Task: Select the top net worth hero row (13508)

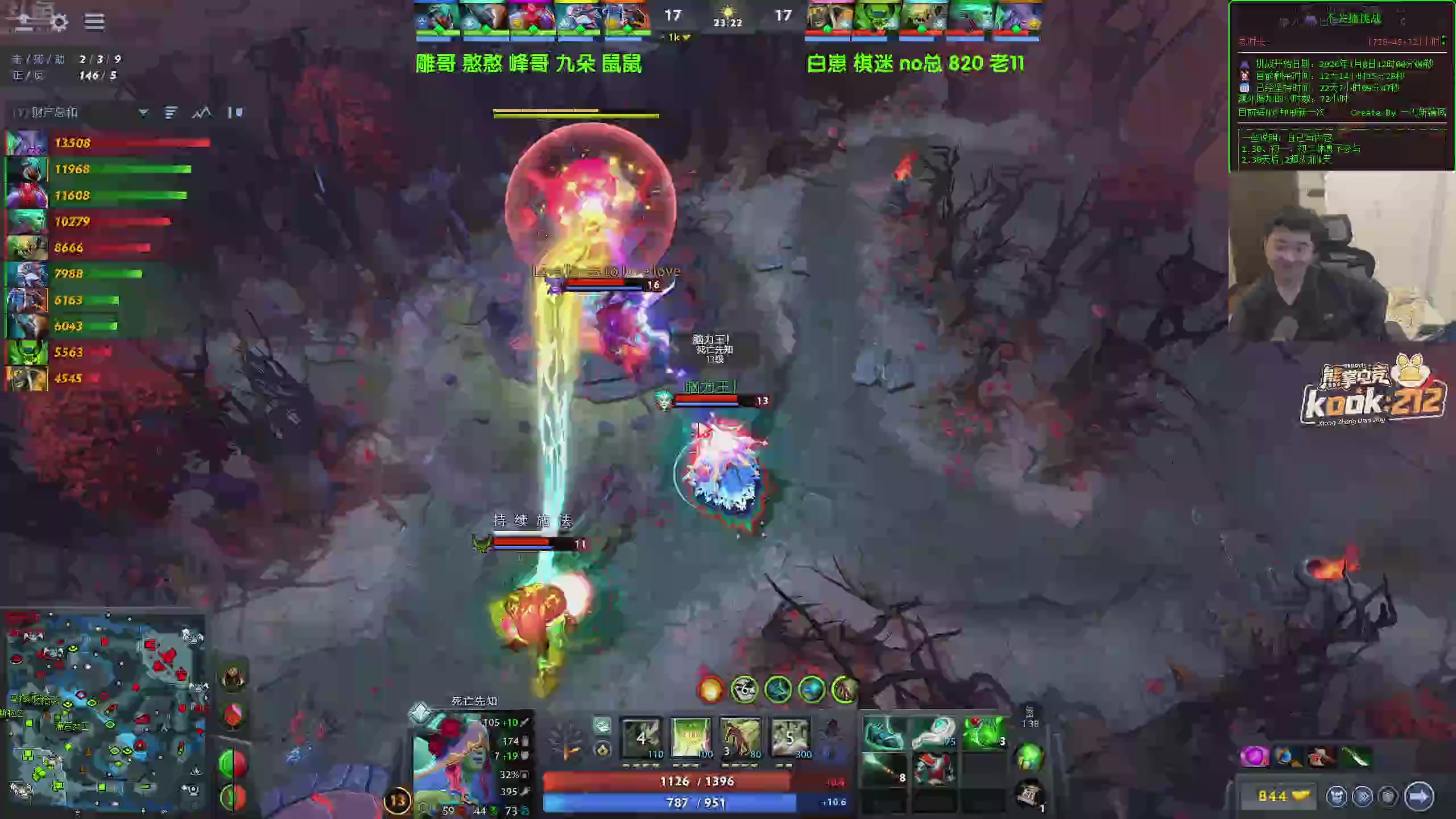Action: pyautogui.click(x=108, y=143)
